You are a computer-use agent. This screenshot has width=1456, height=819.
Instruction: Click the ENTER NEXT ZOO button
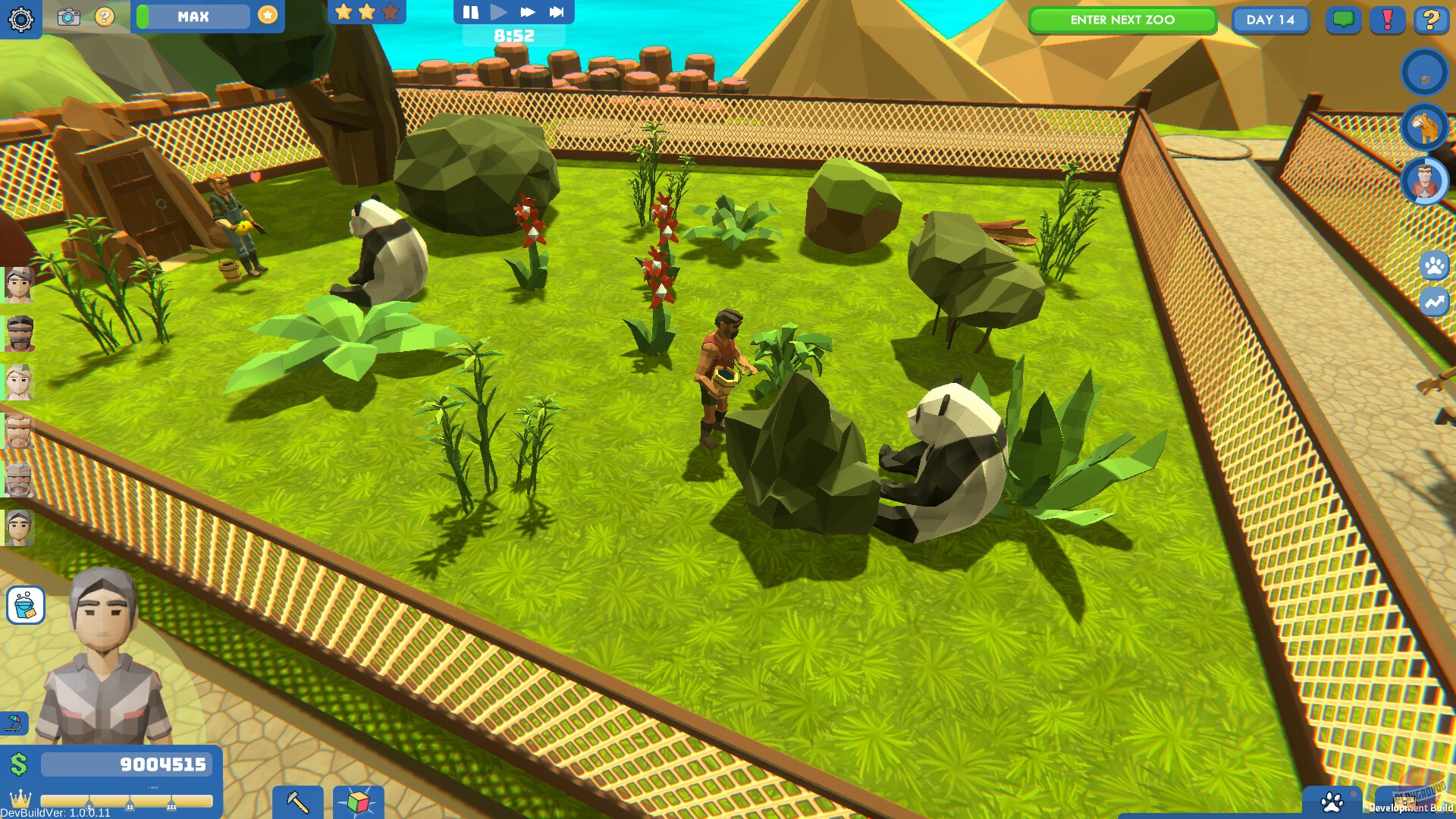click(x=1122, y=20)
